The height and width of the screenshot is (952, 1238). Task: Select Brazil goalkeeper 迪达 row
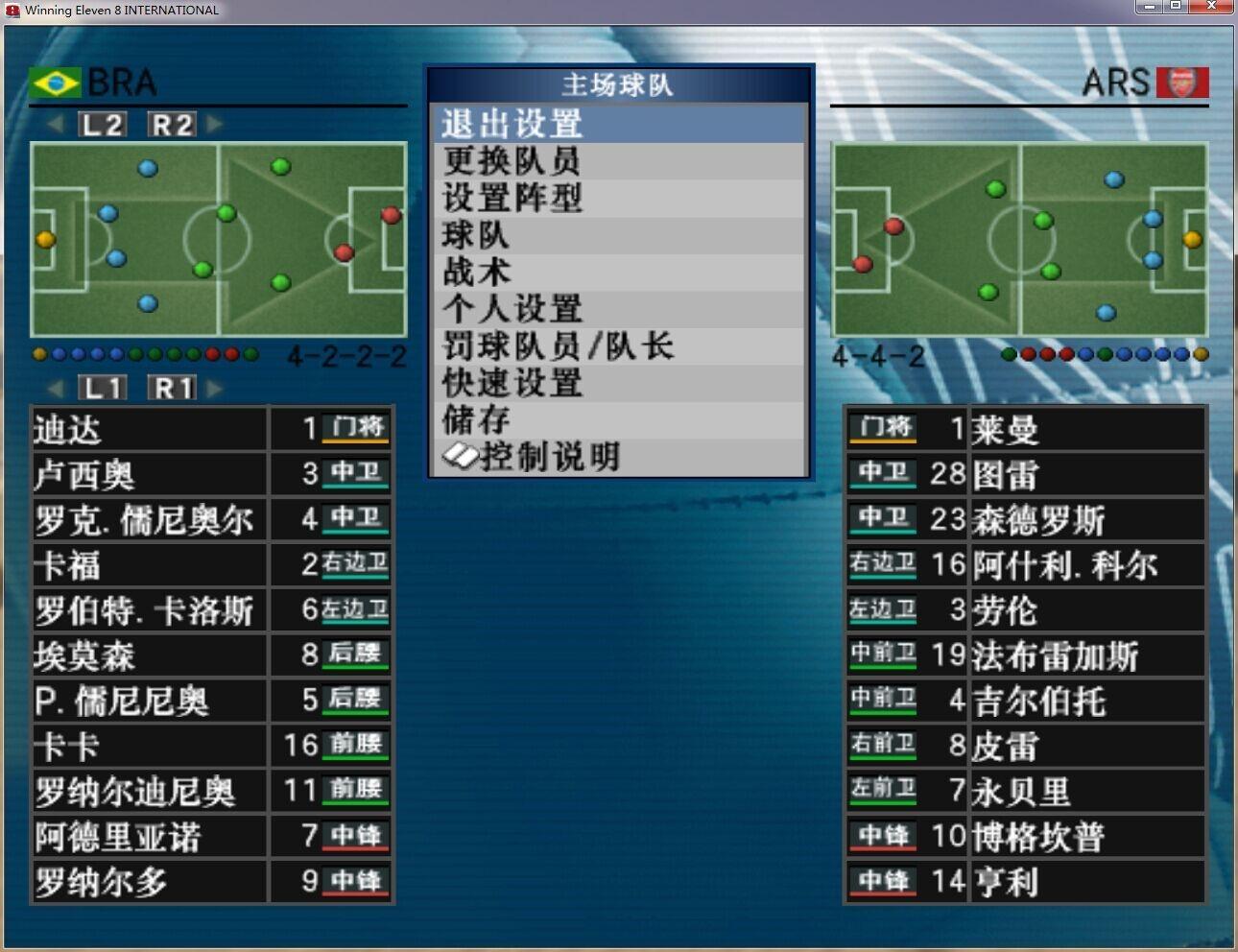click(211, 429)
